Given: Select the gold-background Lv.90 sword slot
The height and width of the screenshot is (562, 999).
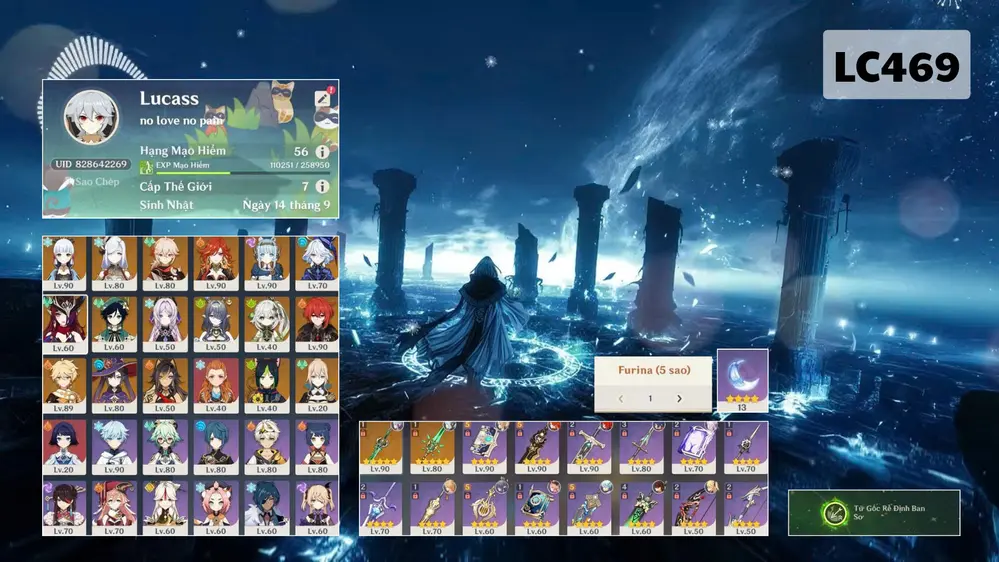Looking at the screenshot, I should coord(381,446).
